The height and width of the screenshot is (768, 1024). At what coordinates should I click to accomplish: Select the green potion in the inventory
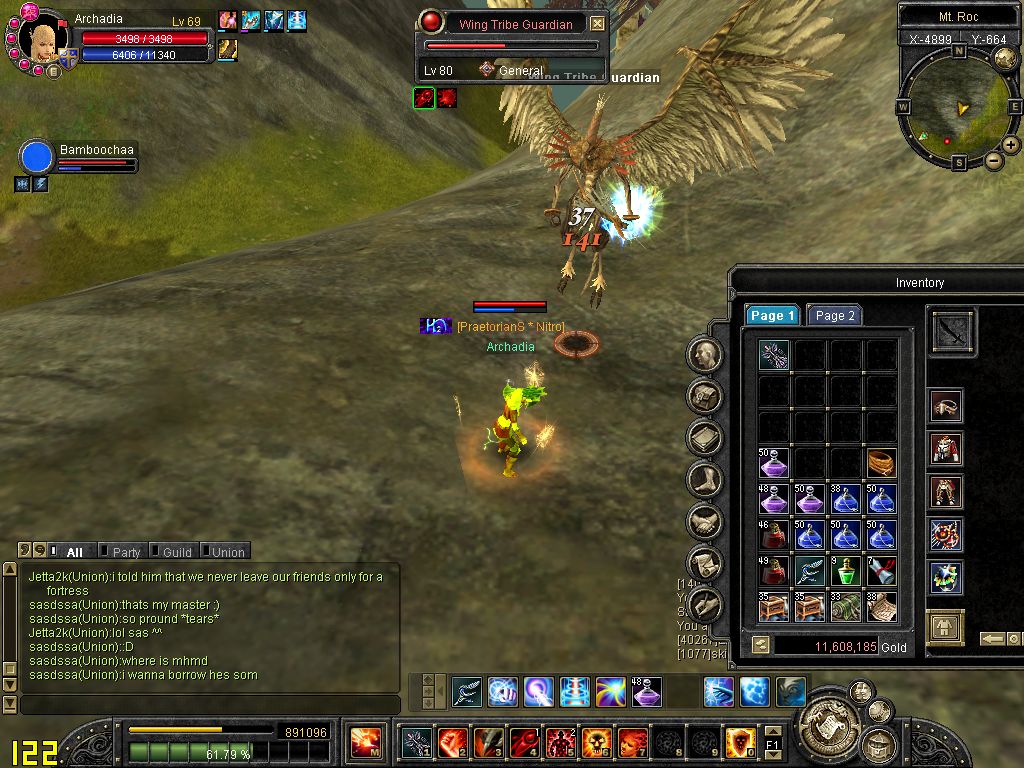click(846, 570)
